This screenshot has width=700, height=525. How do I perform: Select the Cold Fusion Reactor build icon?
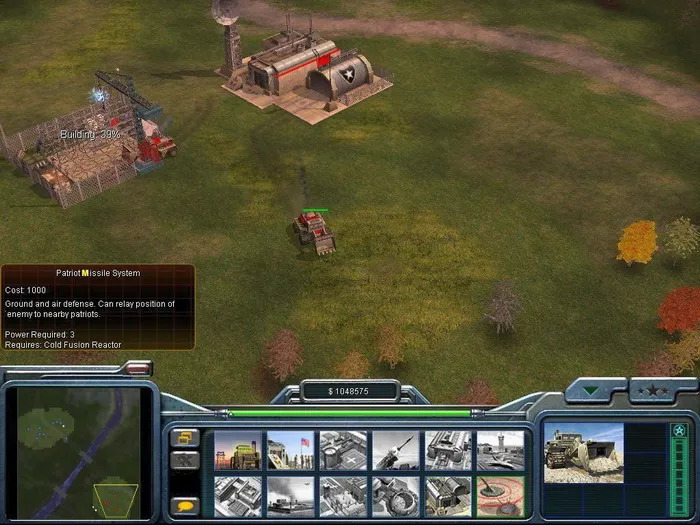(x=238, y=450)
